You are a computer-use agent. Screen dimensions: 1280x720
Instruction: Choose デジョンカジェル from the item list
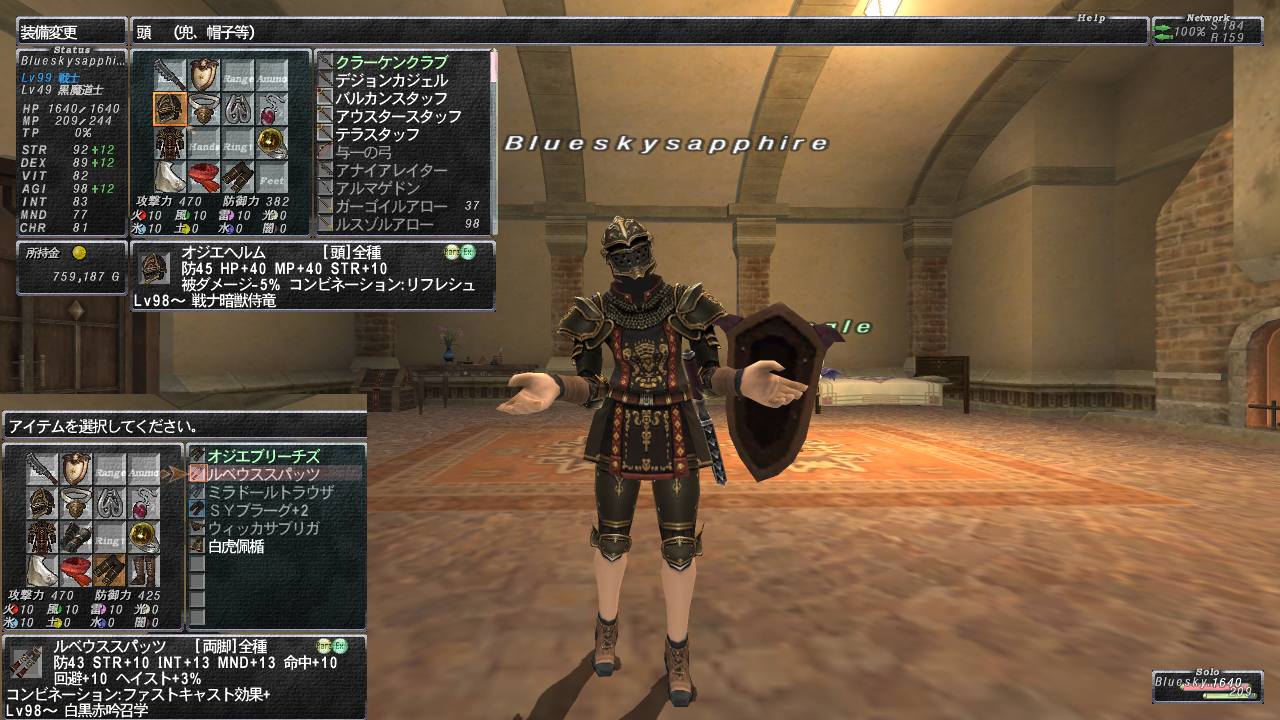pos(391,80)
